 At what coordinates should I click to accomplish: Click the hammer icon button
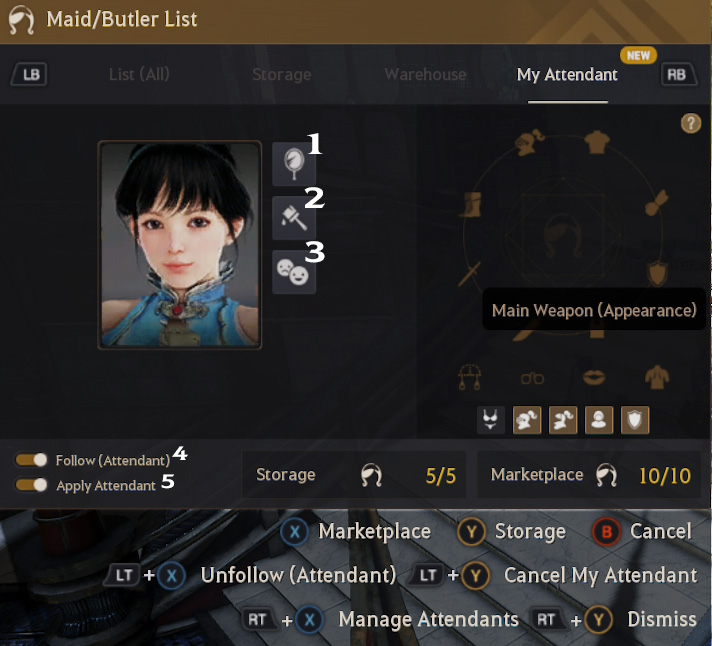tap(294, 217)
